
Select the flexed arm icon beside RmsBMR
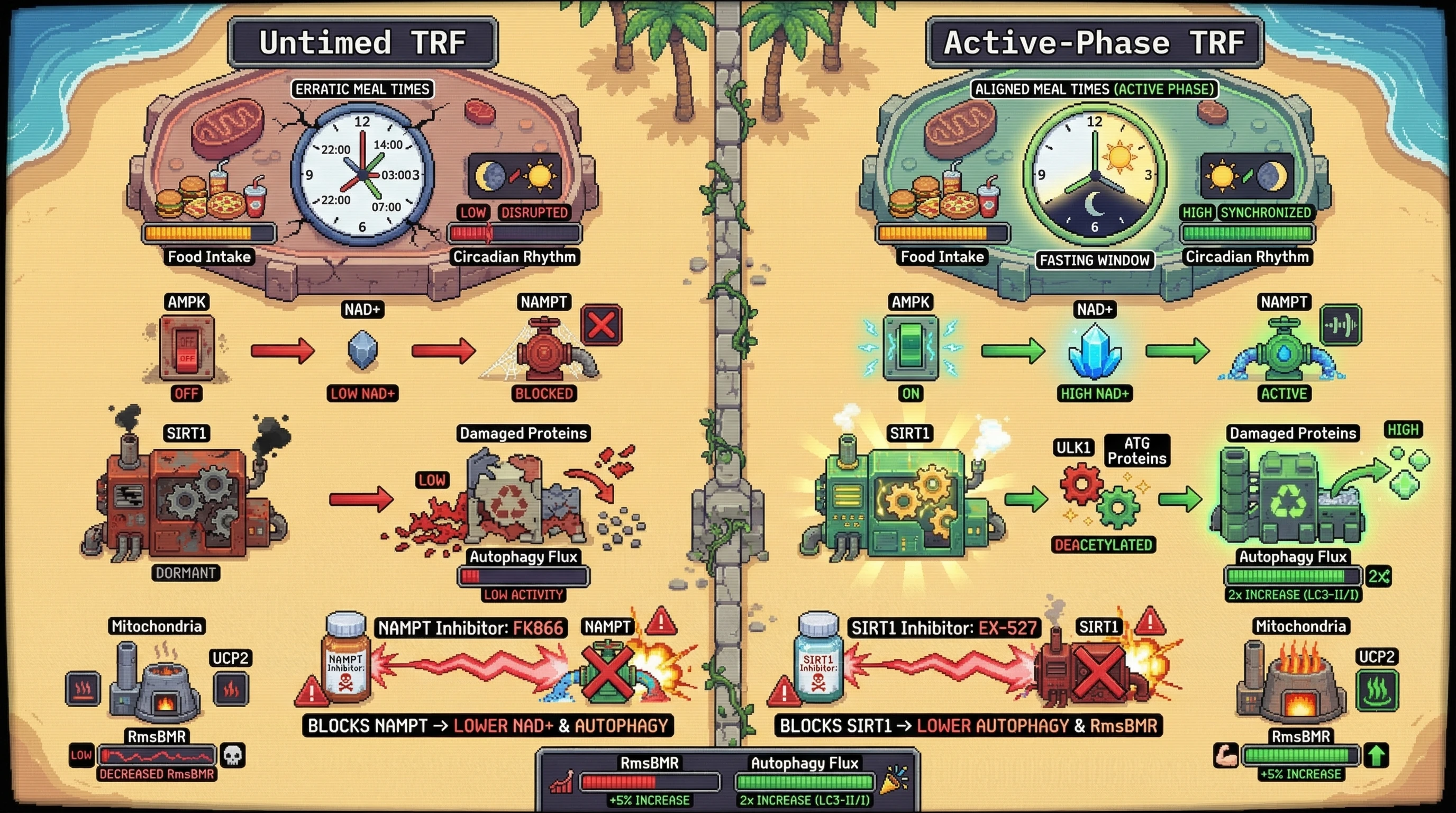pos(1226,756)
